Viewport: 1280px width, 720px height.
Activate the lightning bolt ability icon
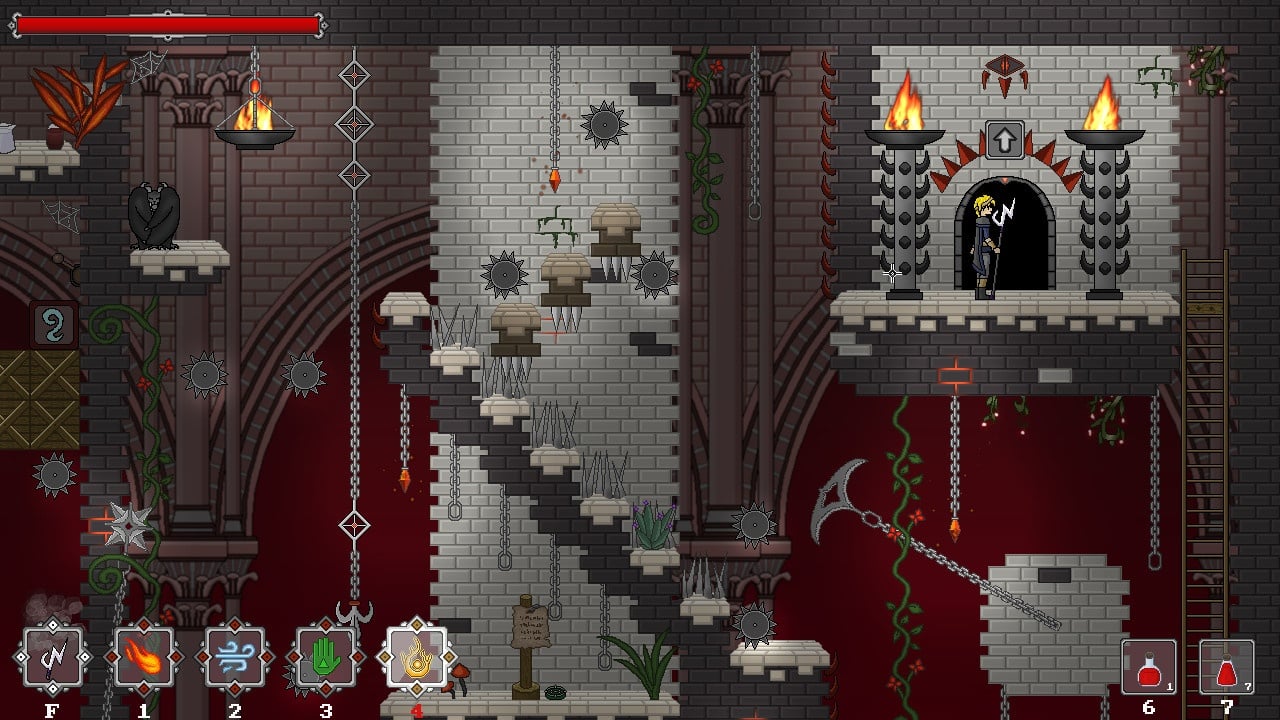pyautogui.click(x=53, y=658)
